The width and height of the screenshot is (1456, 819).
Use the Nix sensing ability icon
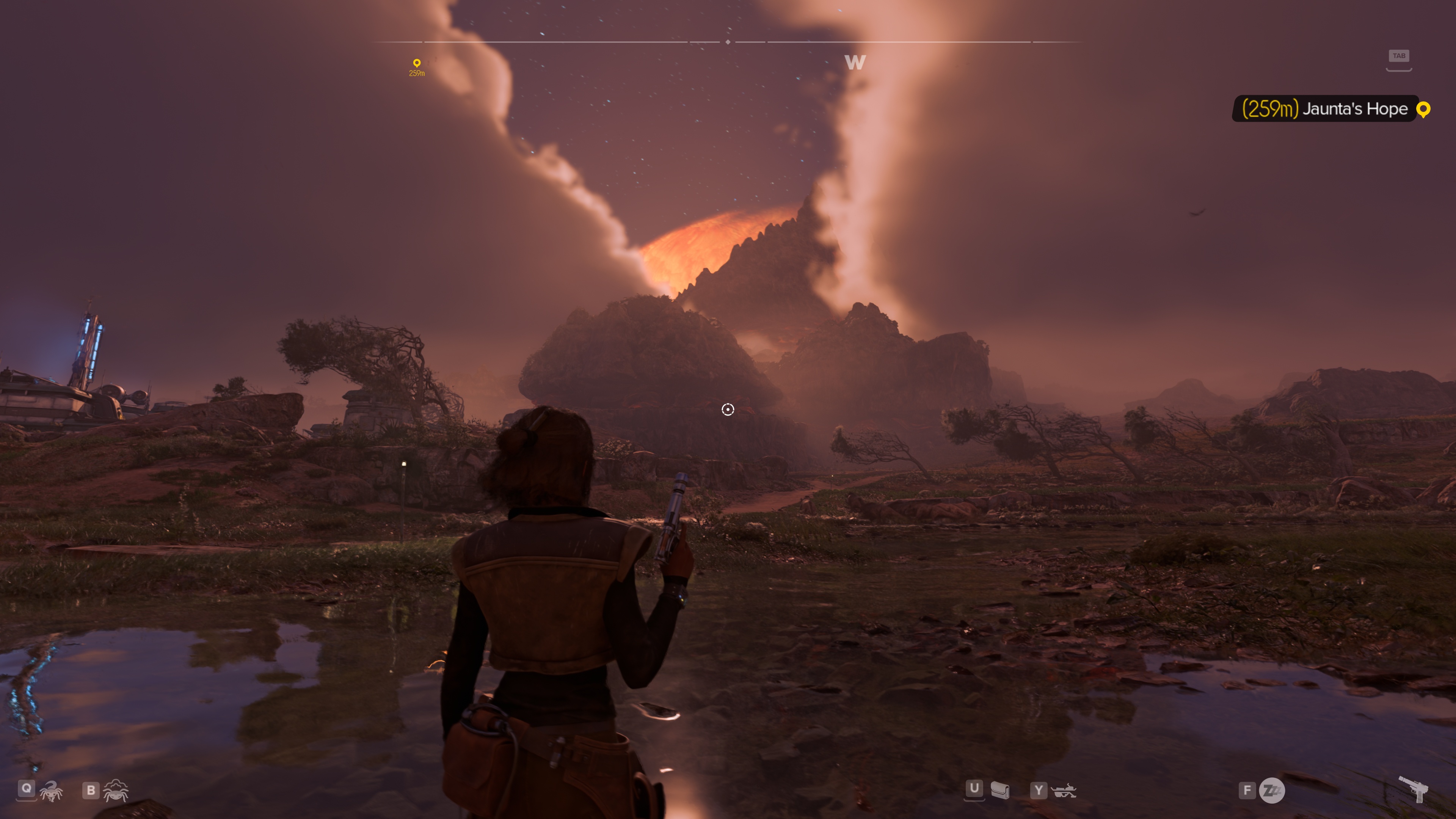click(x=116, y=790)
